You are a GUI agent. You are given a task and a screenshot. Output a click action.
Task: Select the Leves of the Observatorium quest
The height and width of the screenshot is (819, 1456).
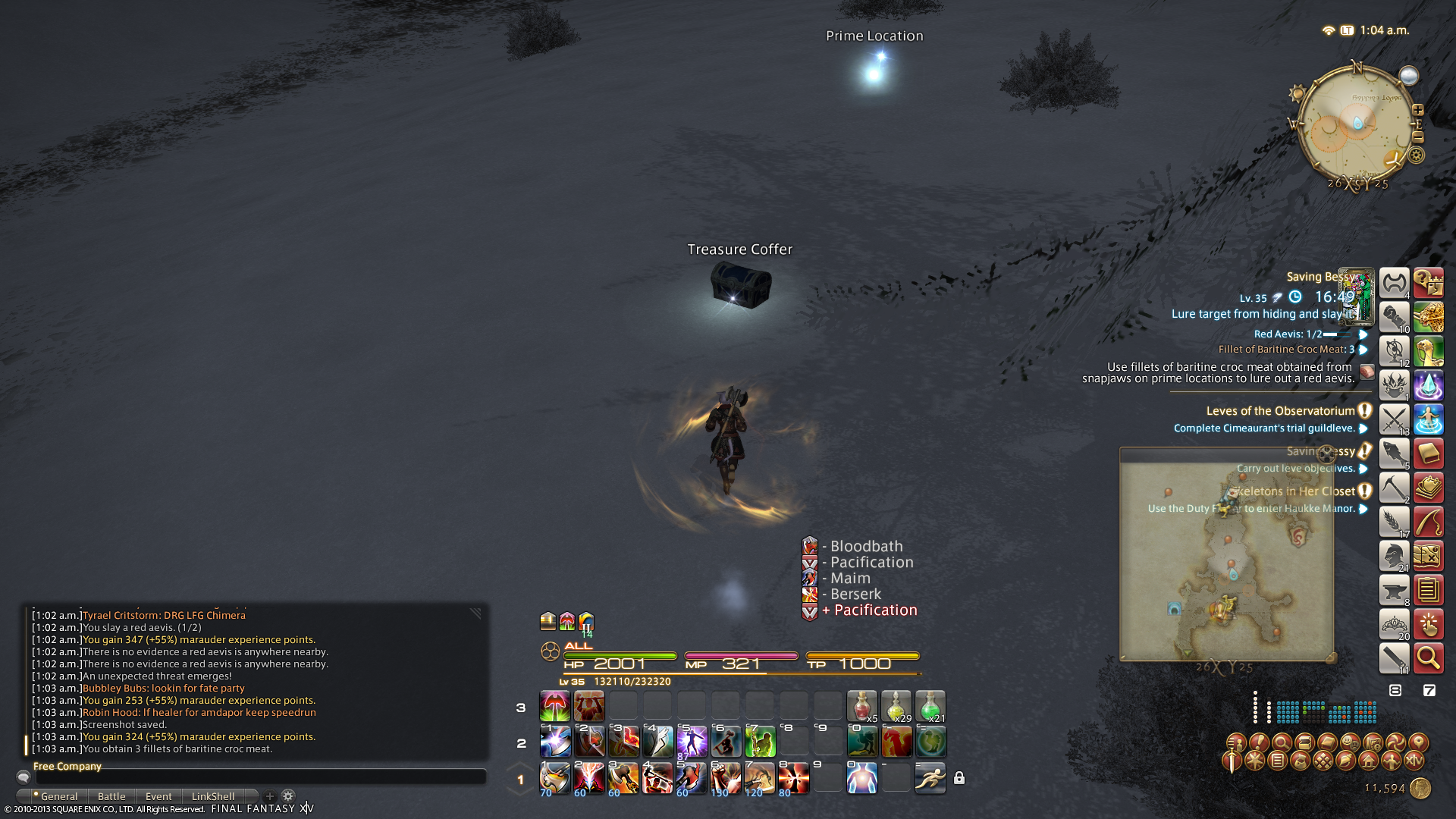1280,411
